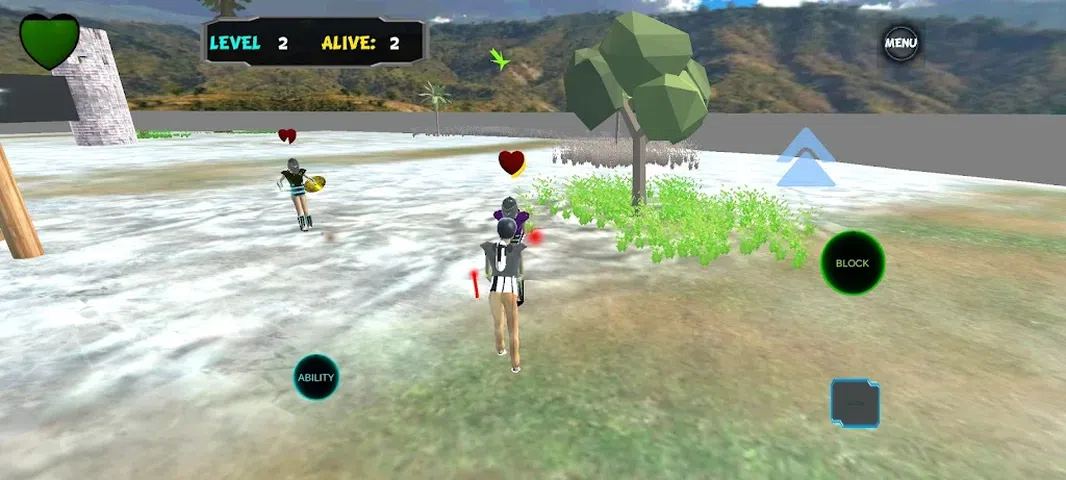Image resolution: width=1066 pixels, height=480 pixels.
Task: Tap the blue double up-arrow button
Action: point(806,160)
